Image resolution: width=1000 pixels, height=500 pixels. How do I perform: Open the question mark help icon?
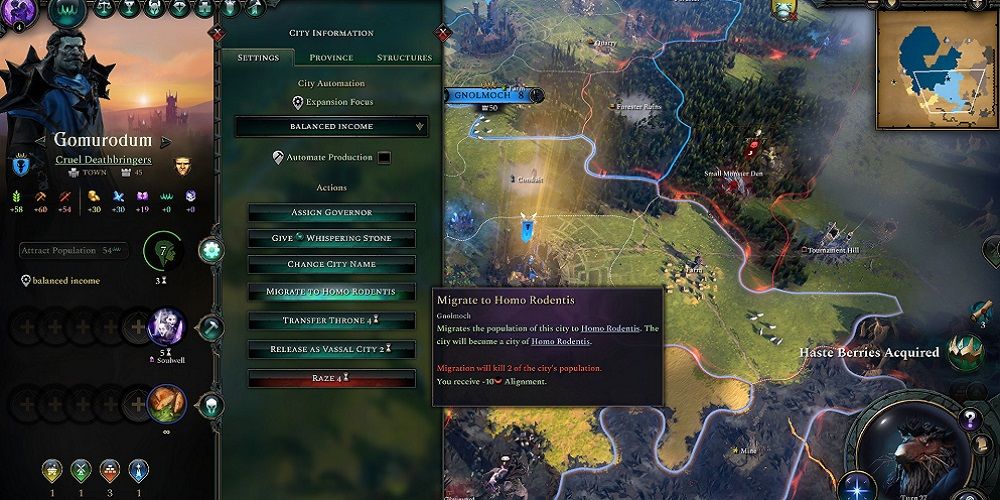(968, 419)
